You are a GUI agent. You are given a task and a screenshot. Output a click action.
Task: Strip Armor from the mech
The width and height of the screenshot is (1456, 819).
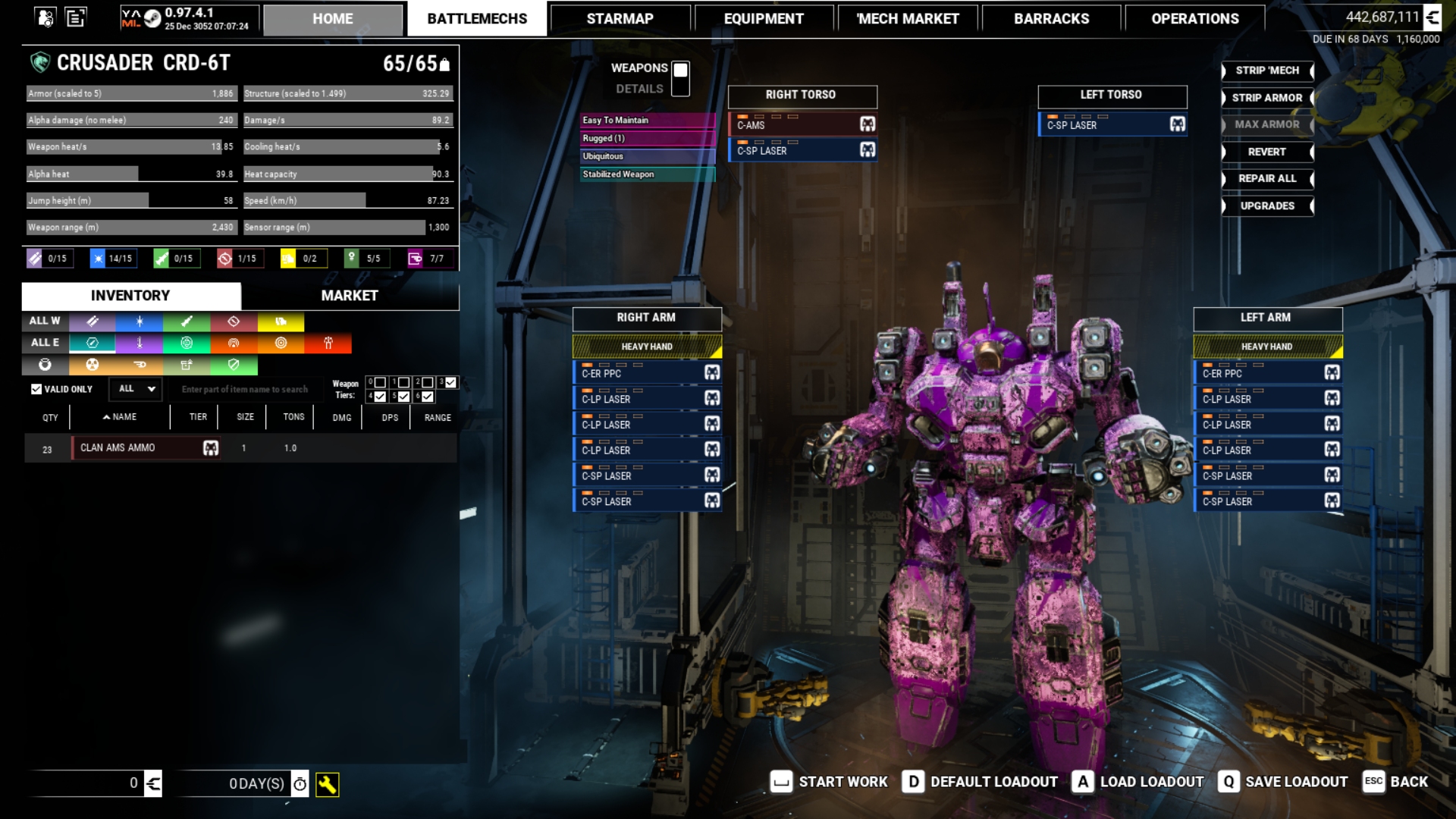(1266, 98)
